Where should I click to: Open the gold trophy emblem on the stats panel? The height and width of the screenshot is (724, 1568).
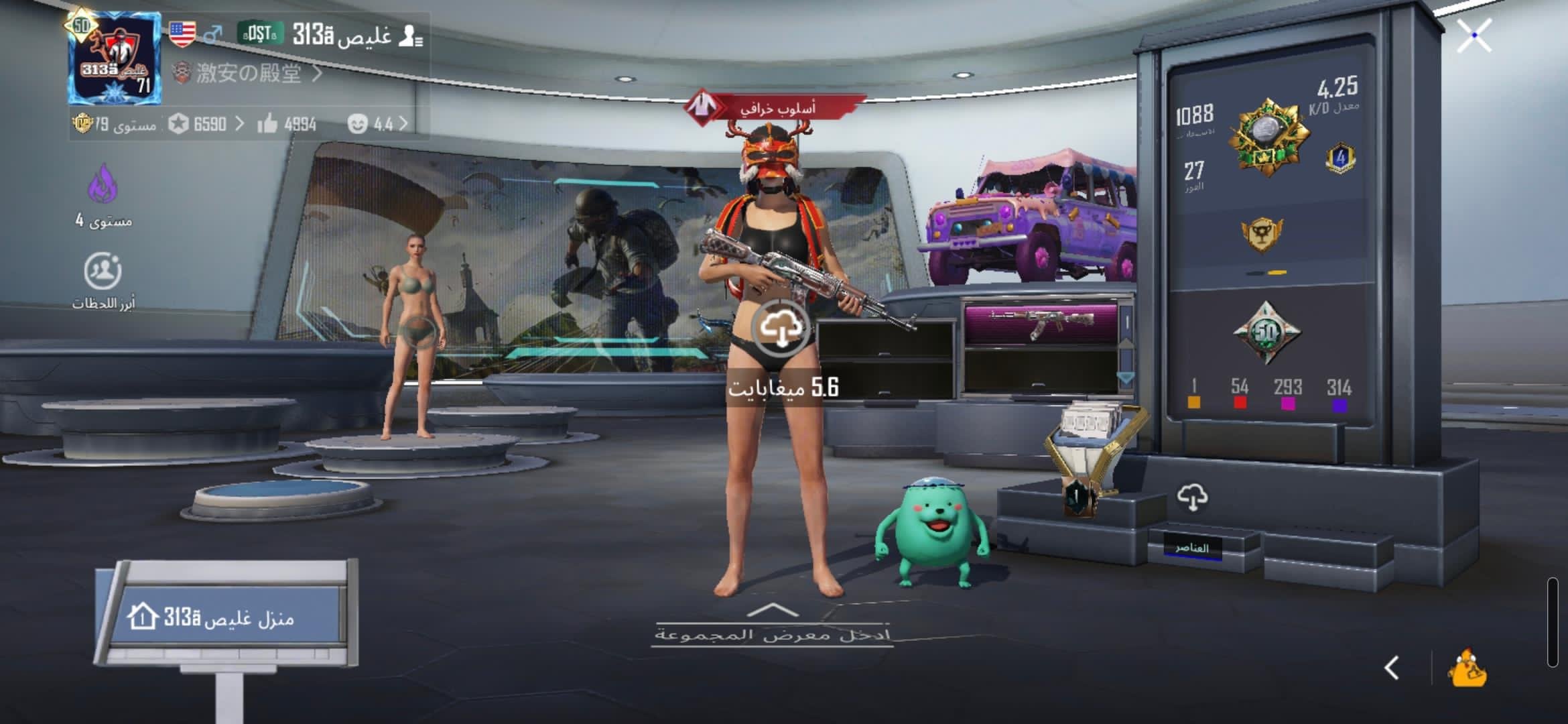1262,234
